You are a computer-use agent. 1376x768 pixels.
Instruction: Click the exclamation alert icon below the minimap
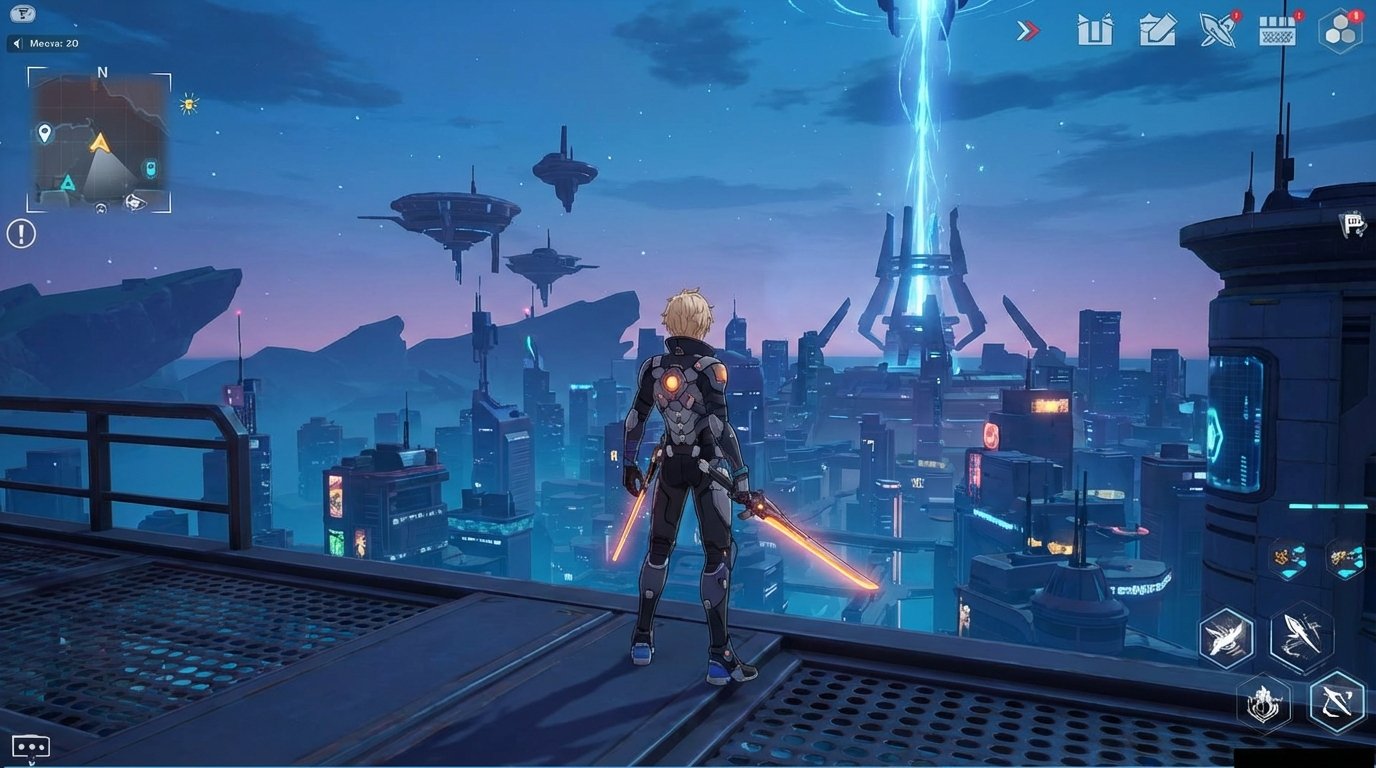21,233
